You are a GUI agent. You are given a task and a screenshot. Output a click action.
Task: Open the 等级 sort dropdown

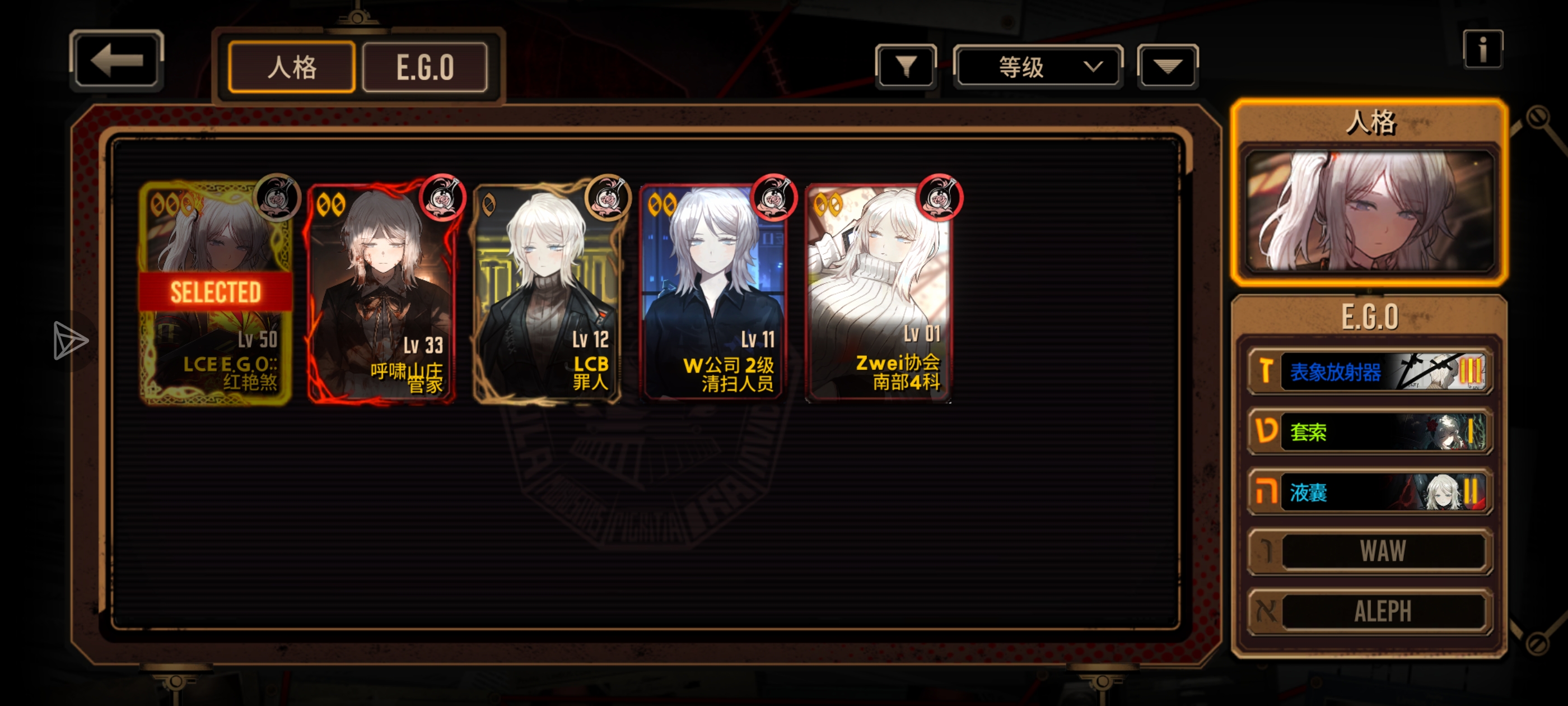pyautogui.click(x=1037, y=66)
